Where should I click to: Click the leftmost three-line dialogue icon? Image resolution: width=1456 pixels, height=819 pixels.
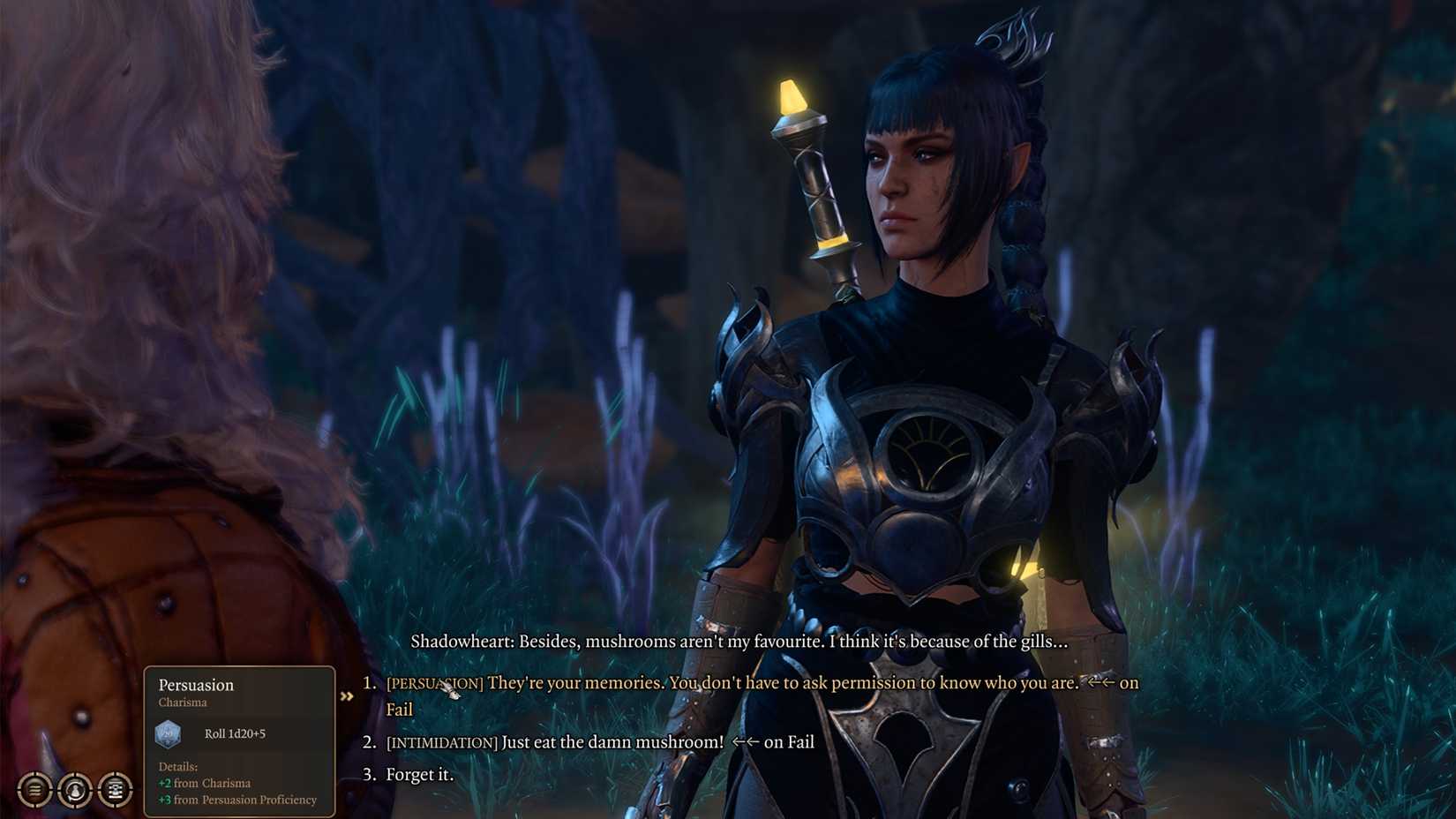click(34, 790)
